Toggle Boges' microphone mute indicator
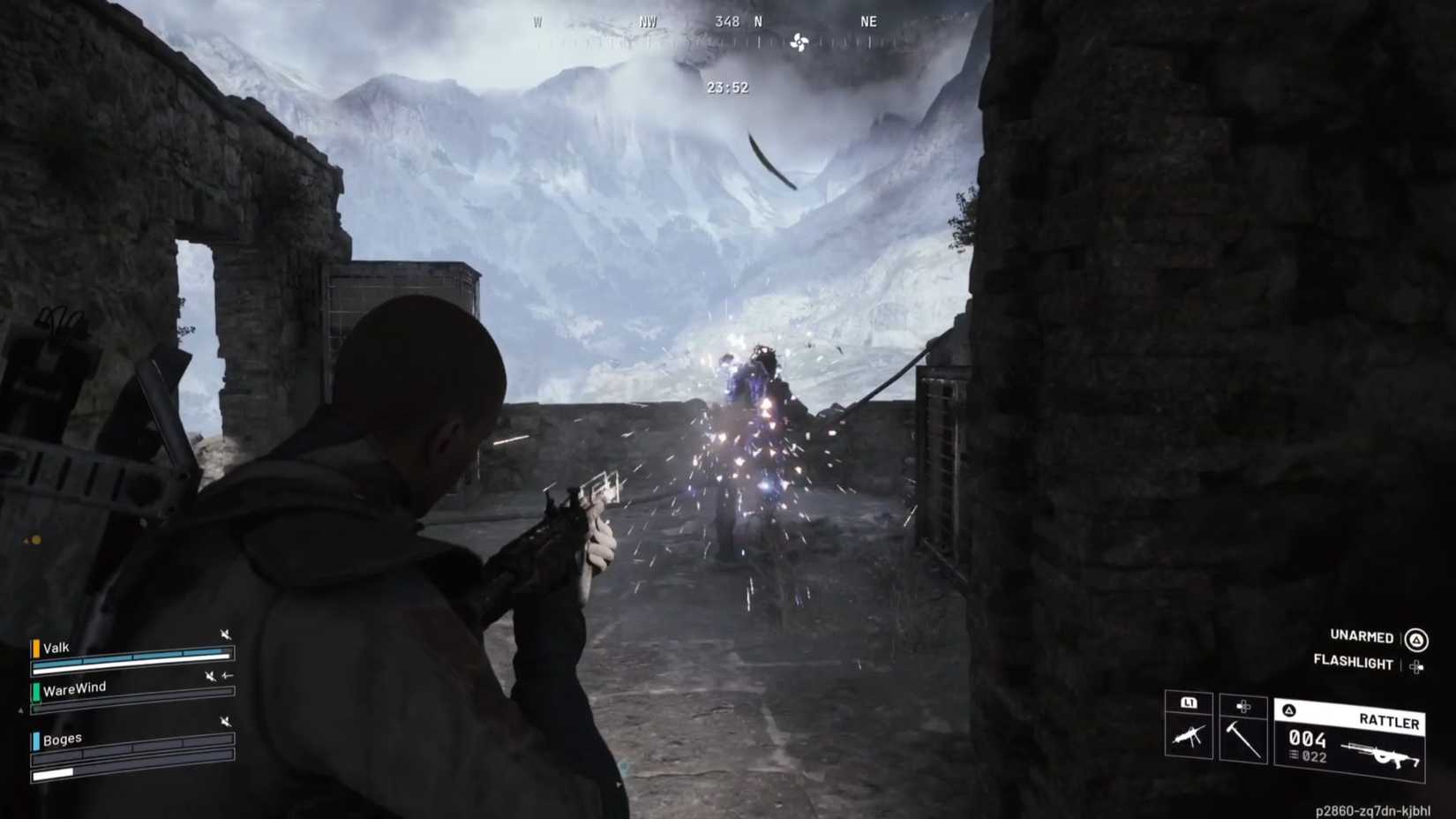This screenshot has width=1456, height=819. [x=225, y=721]
